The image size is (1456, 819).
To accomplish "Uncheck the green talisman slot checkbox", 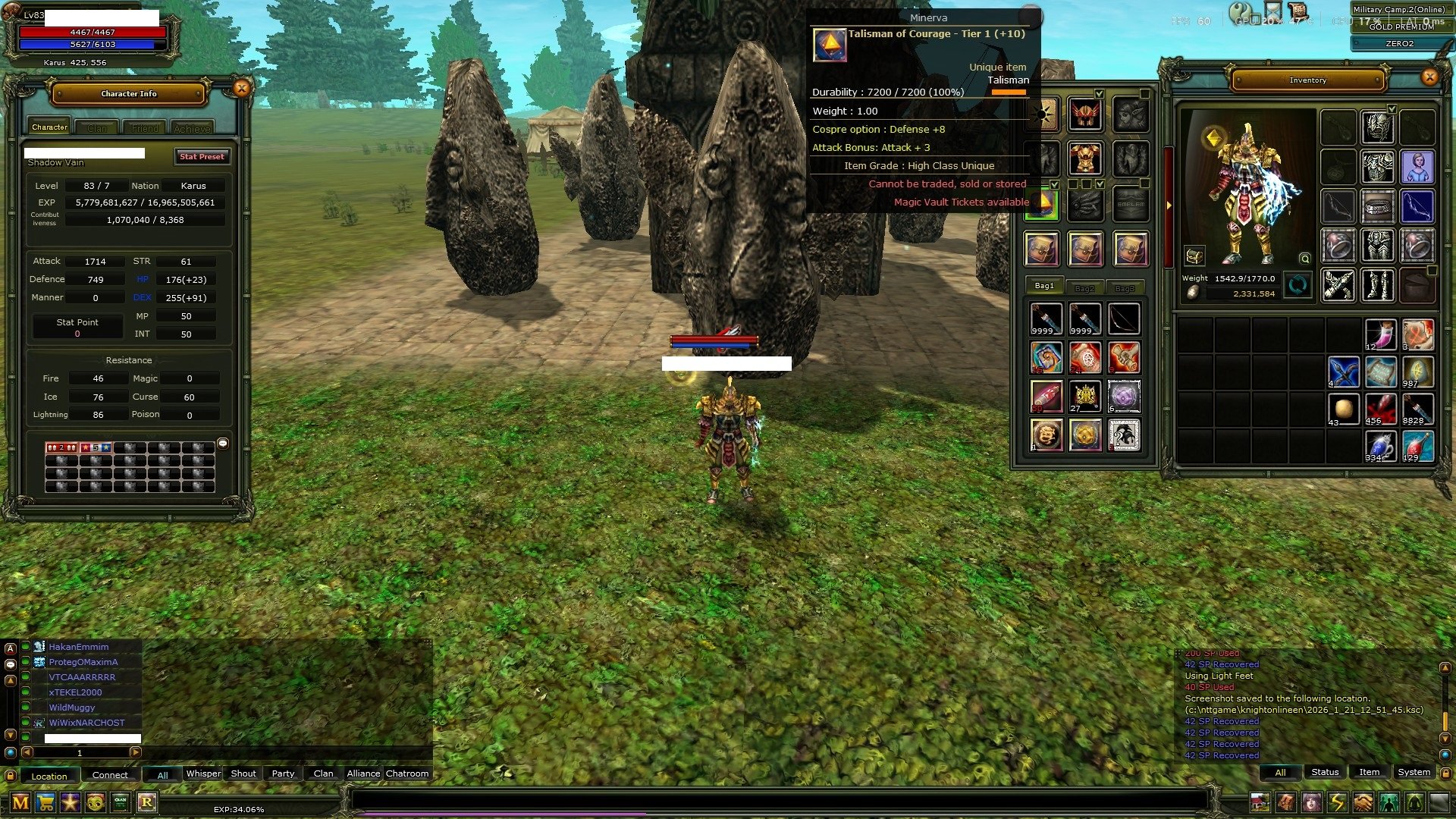I will (1055, 185).
